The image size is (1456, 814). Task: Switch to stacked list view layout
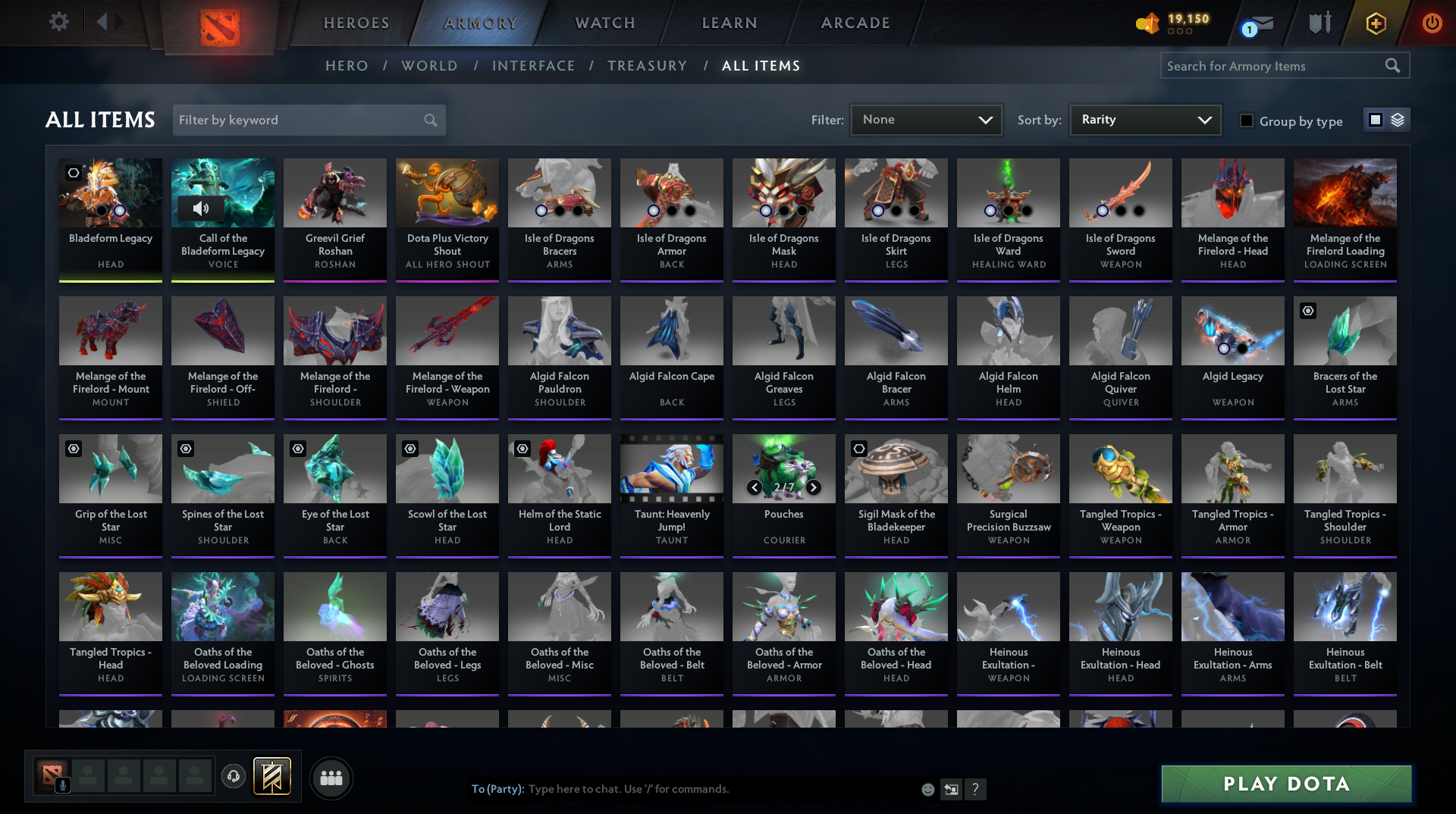click(1399, 120)
